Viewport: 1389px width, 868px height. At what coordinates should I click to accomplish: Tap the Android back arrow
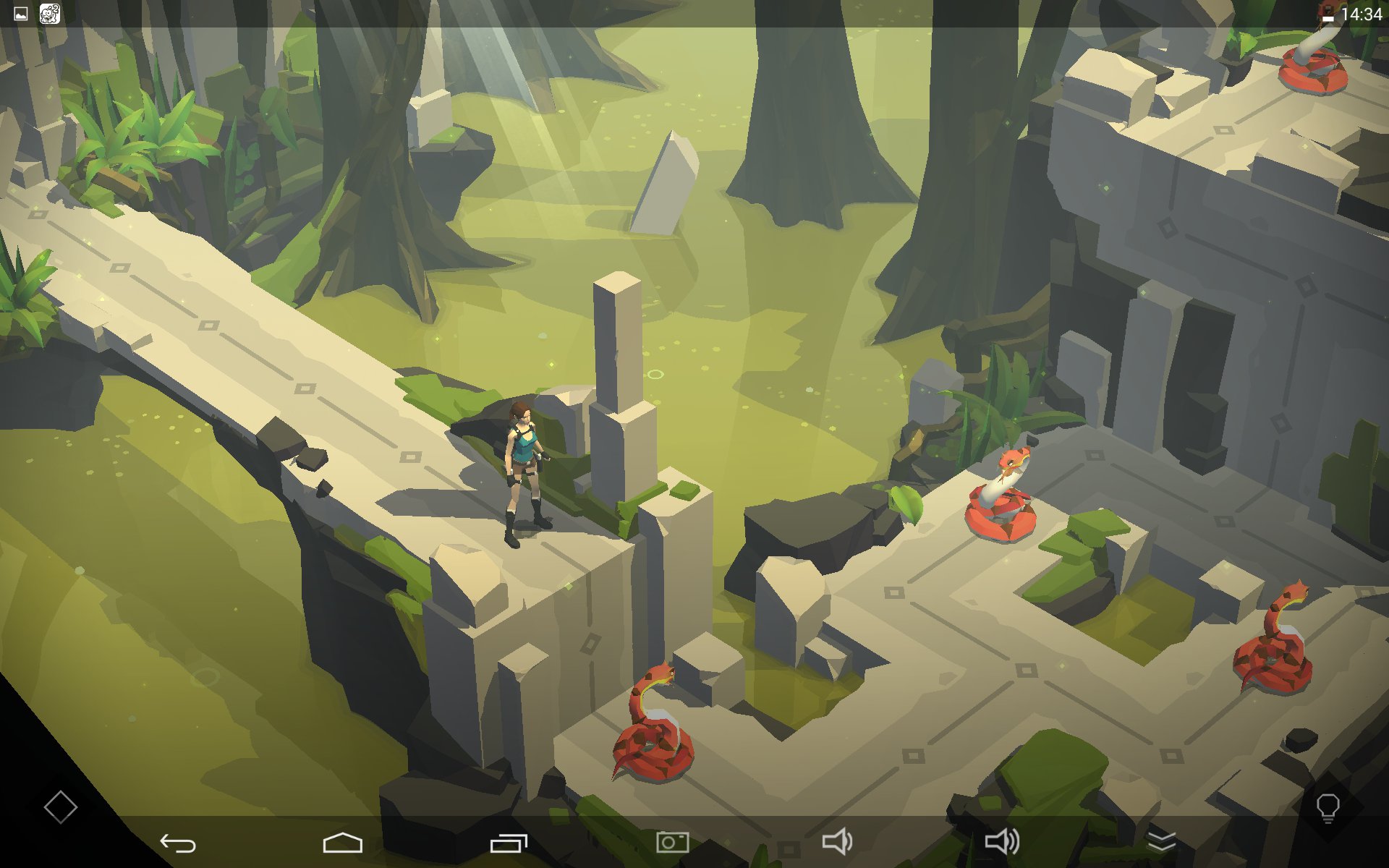pos(178,843)
